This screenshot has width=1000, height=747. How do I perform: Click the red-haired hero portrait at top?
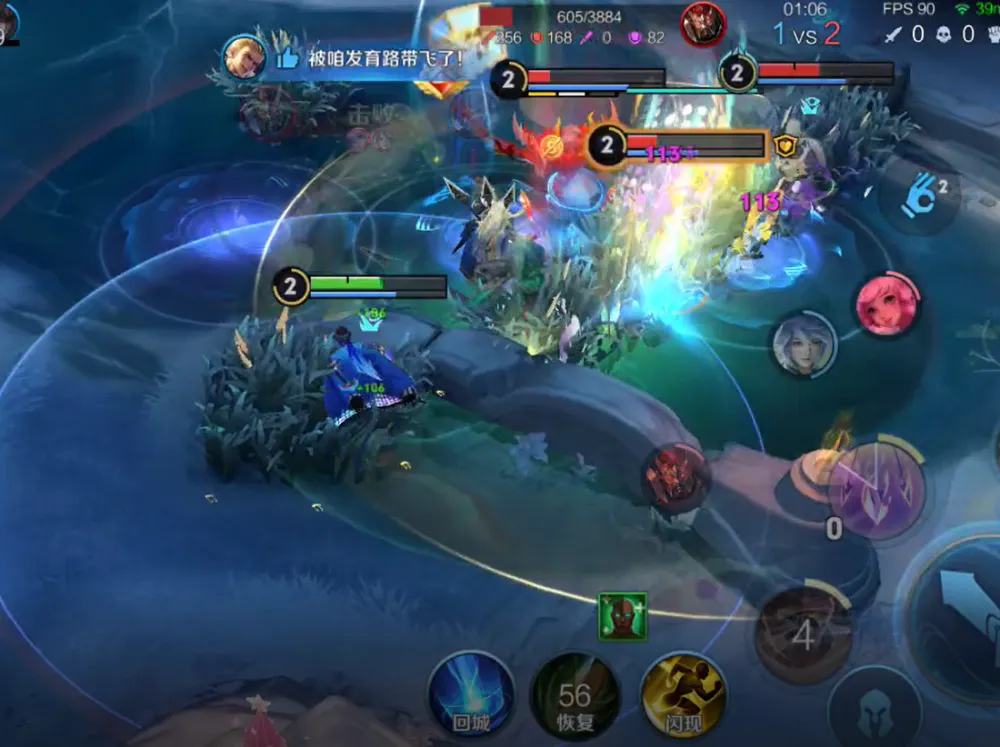[703, 24]
